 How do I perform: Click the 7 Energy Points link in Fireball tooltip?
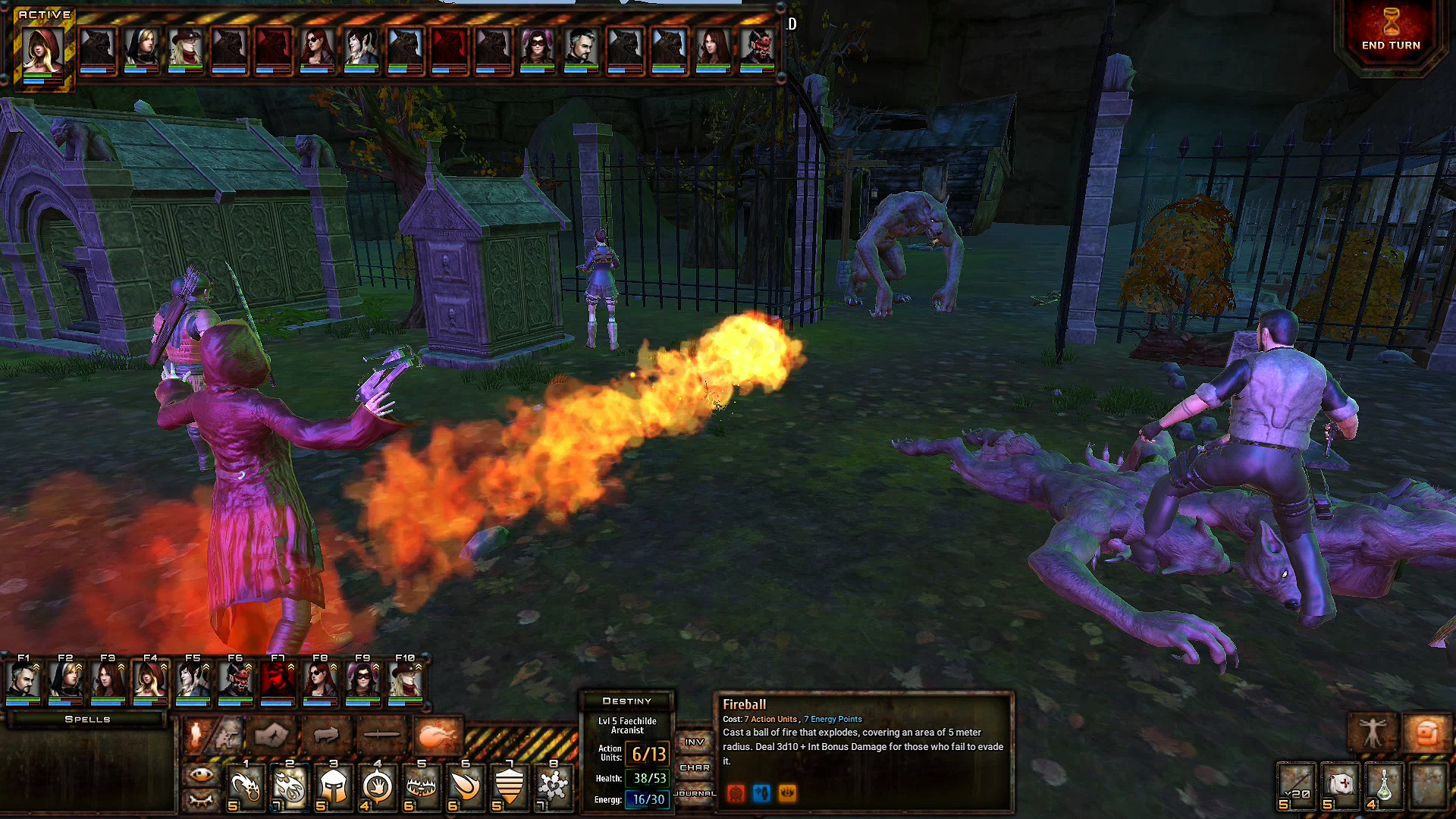832,719
